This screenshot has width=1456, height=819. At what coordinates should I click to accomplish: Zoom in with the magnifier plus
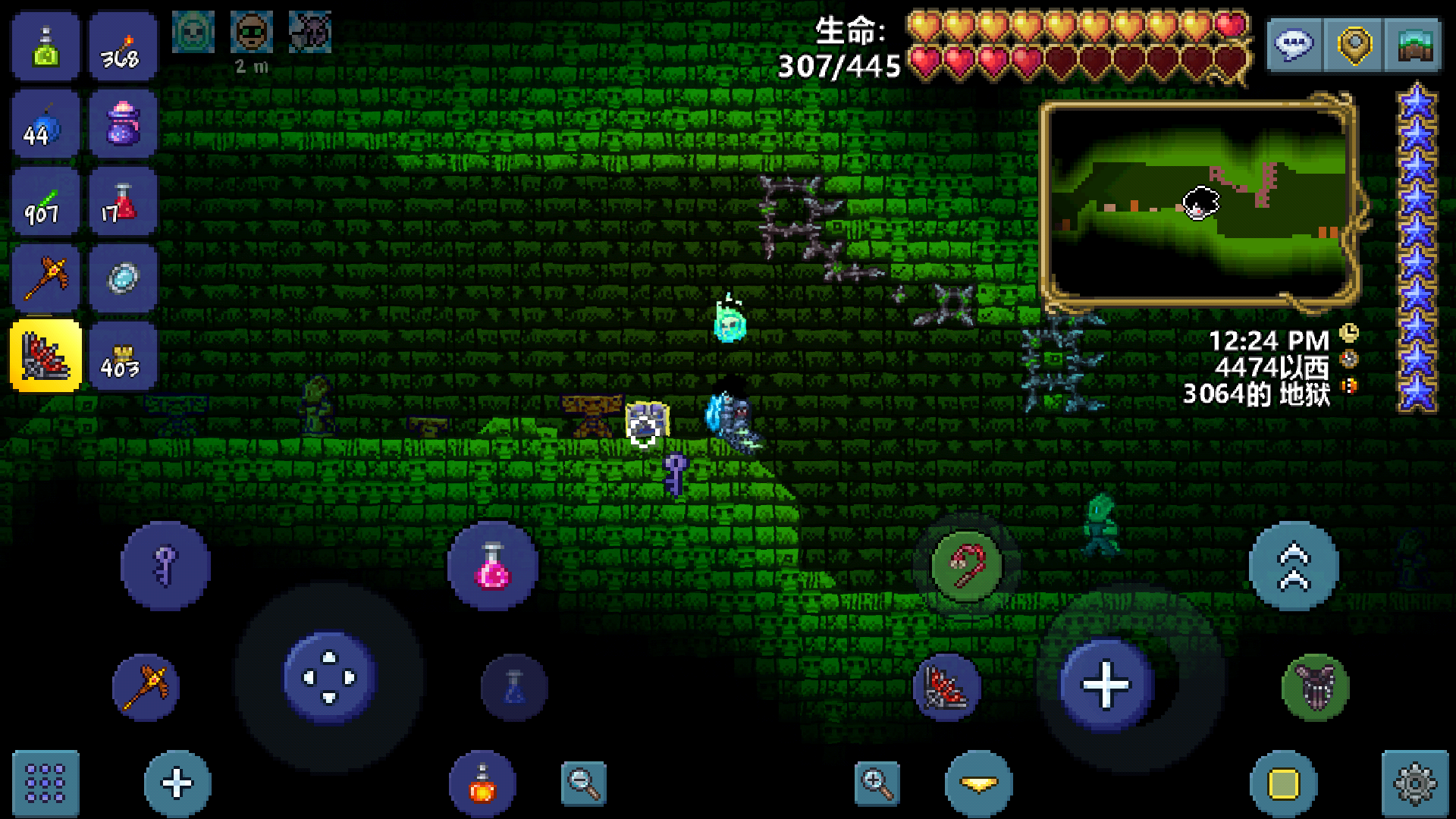tap(877, 783)
